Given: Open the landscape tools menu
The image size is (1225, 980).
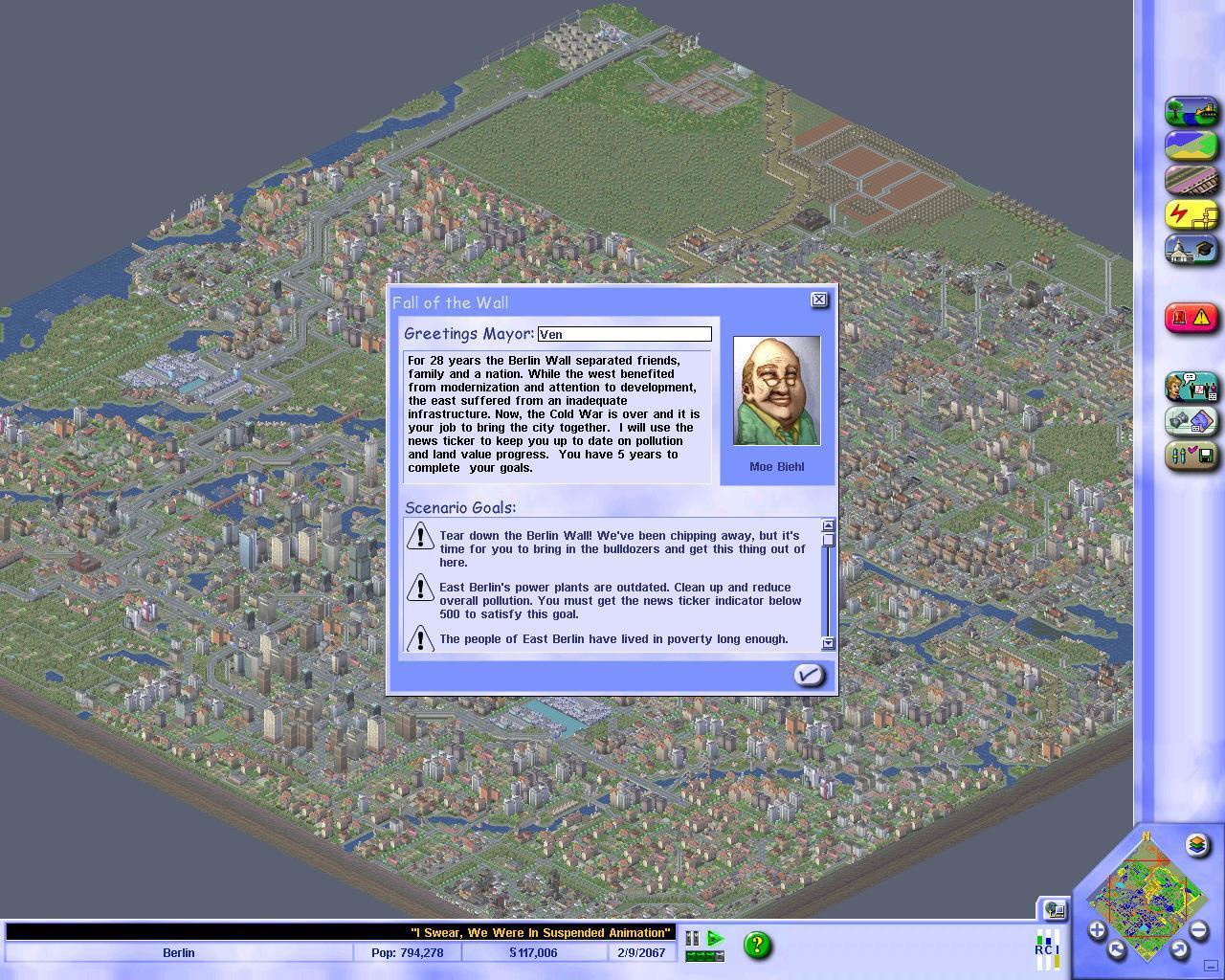Looking at the screenshot, I should tap(1190, 111).
